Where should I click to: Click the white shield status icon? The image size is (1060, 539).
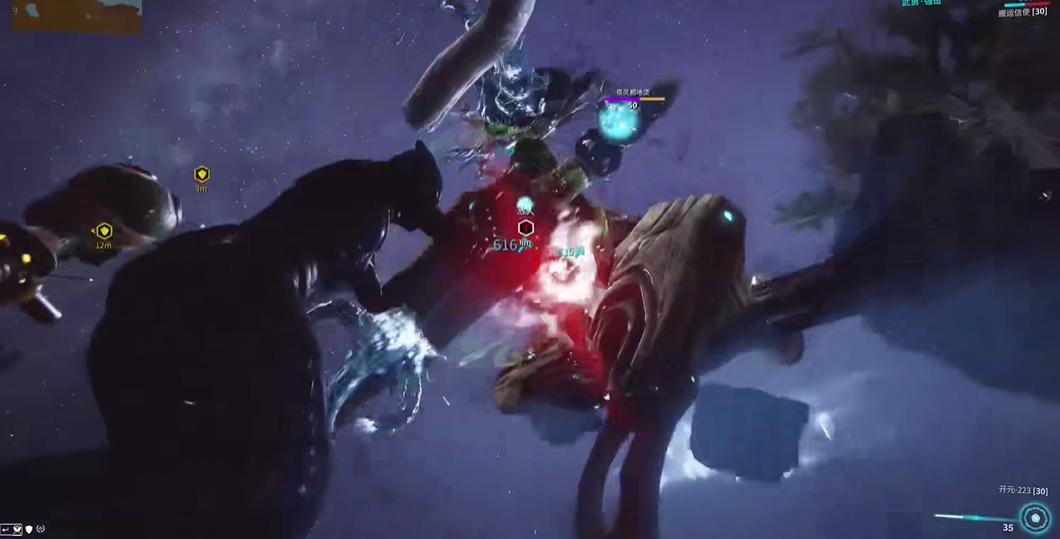[x=29, y=529]
